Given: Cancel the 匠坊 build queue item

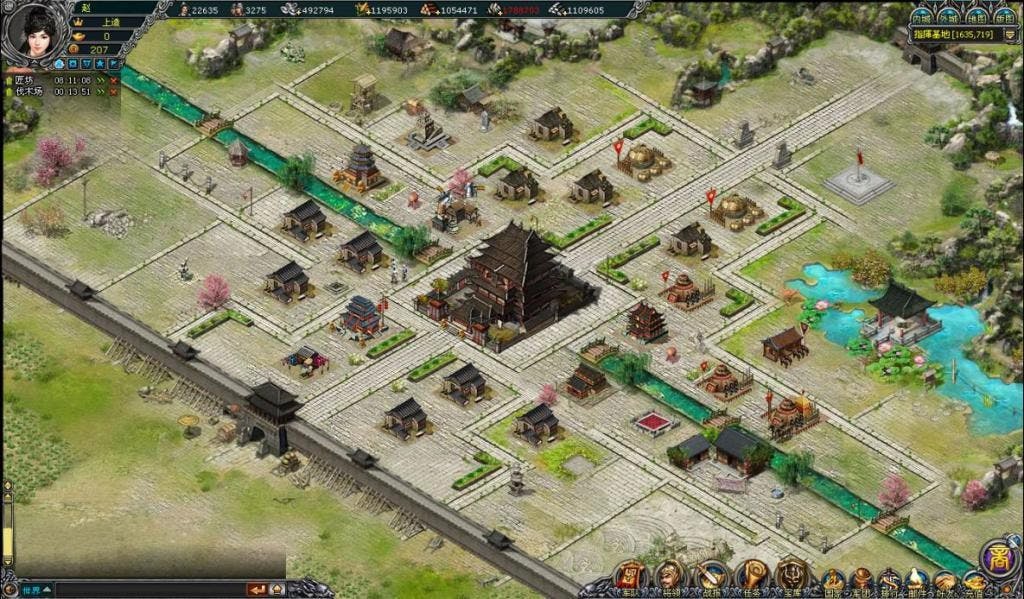Looking at the screenshot, I should coord(113,79).
